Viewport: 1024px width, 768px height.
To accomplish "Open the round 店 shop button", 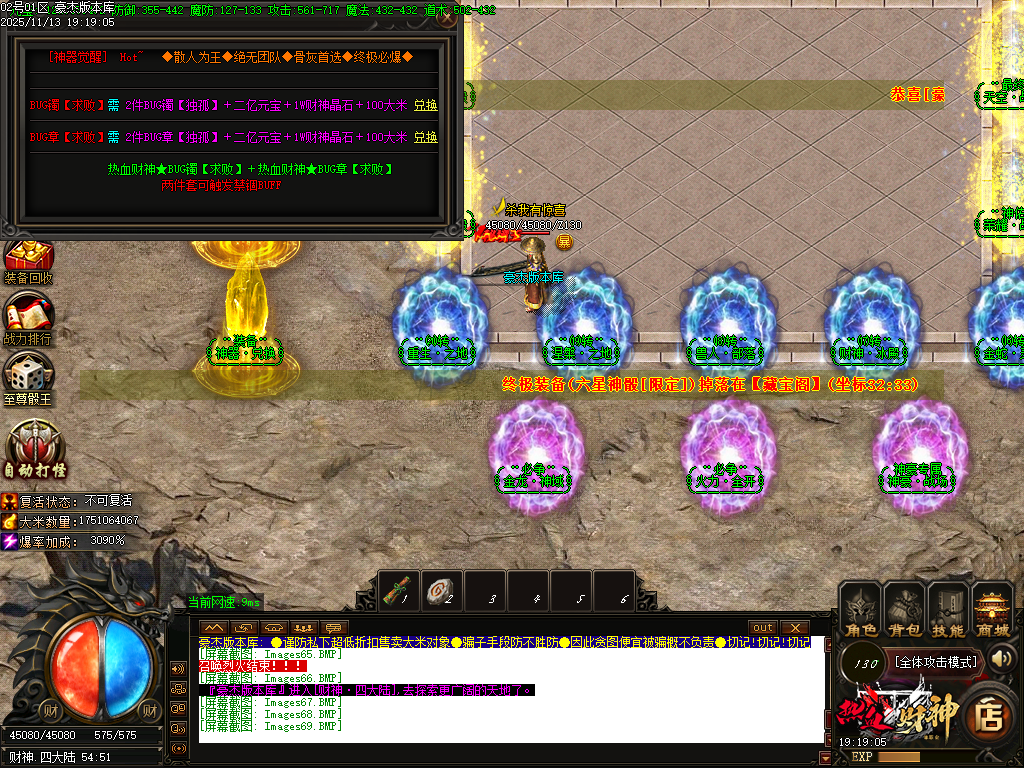I will [991, 714].
